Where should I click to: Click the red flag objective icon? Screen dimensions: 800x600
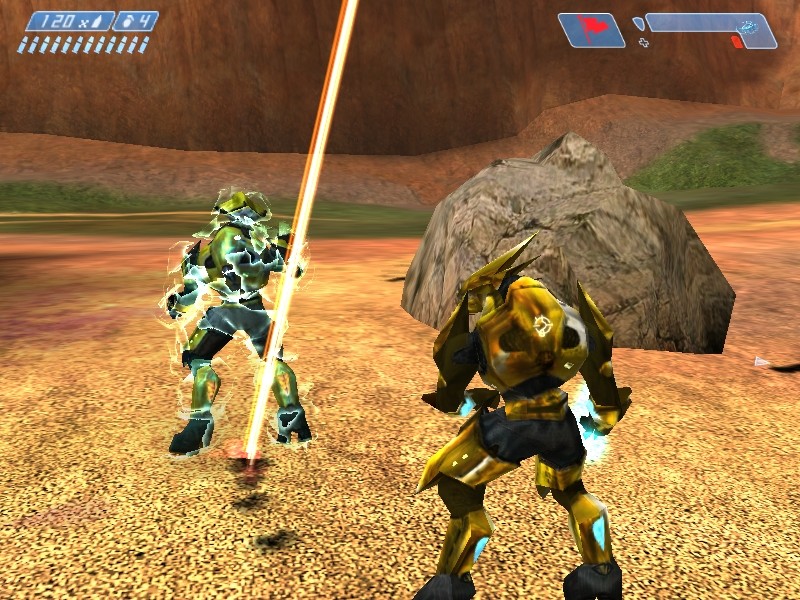(590, 28)
